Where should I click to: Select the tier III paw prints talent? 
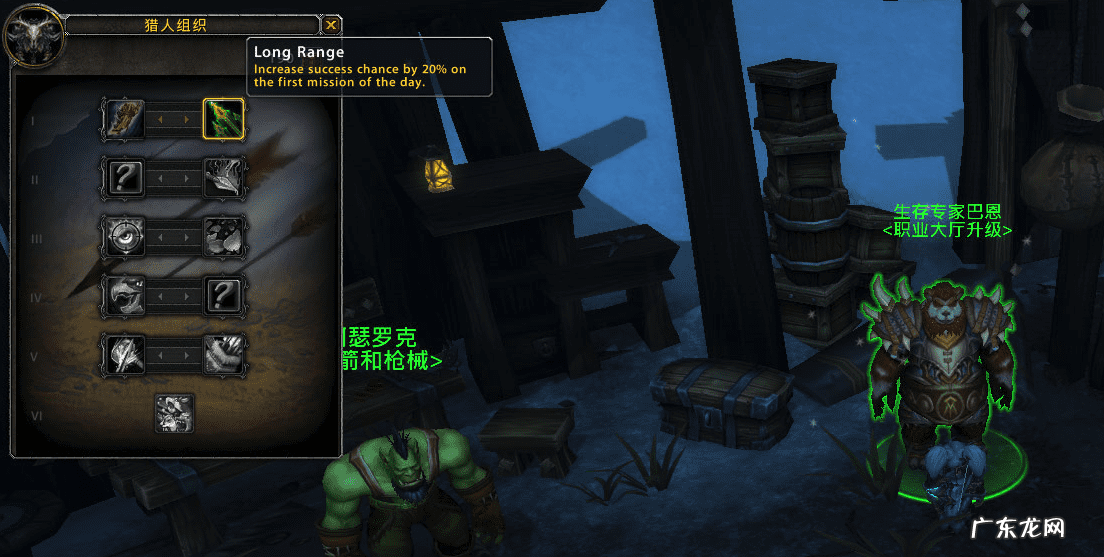coord(224,236)
